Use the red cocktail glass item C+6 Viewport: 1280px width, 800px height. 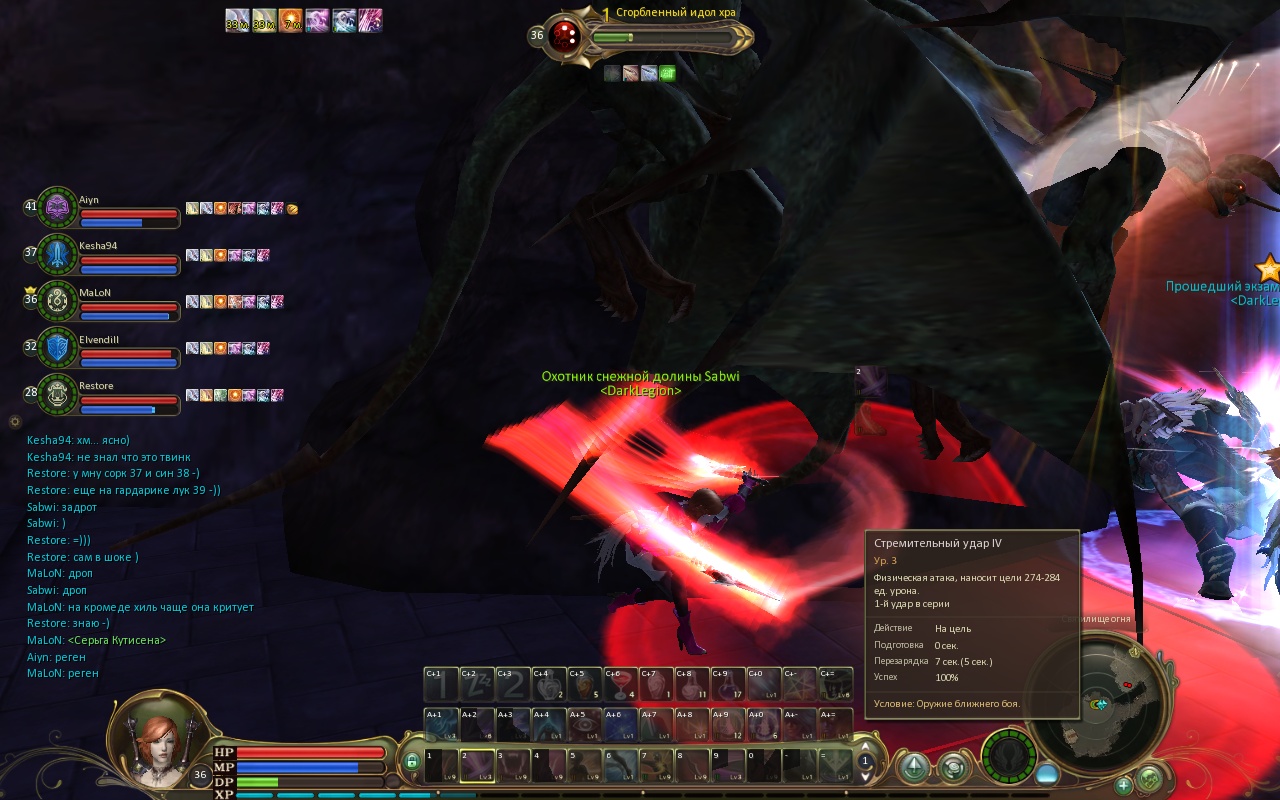[620, 684]
